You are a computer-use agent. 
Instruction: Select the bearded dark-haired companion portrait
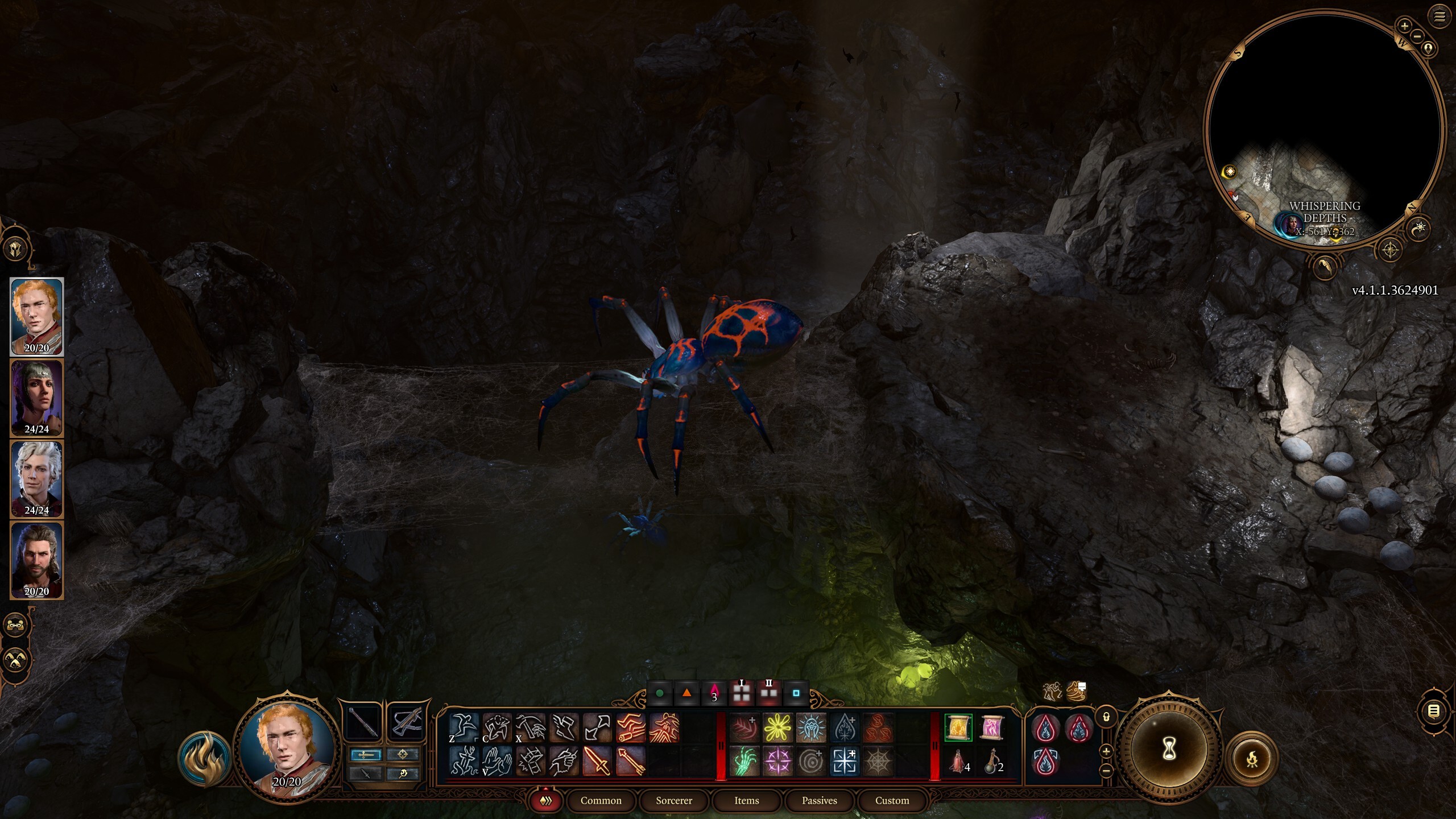(36, 560)
